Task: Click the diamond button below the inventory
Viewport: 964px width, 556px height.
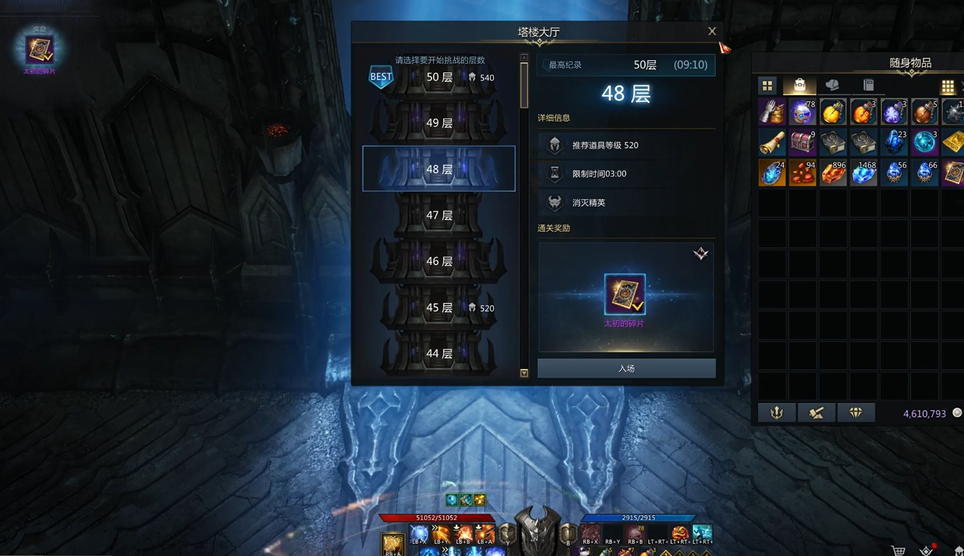Action: coord(856,412)
